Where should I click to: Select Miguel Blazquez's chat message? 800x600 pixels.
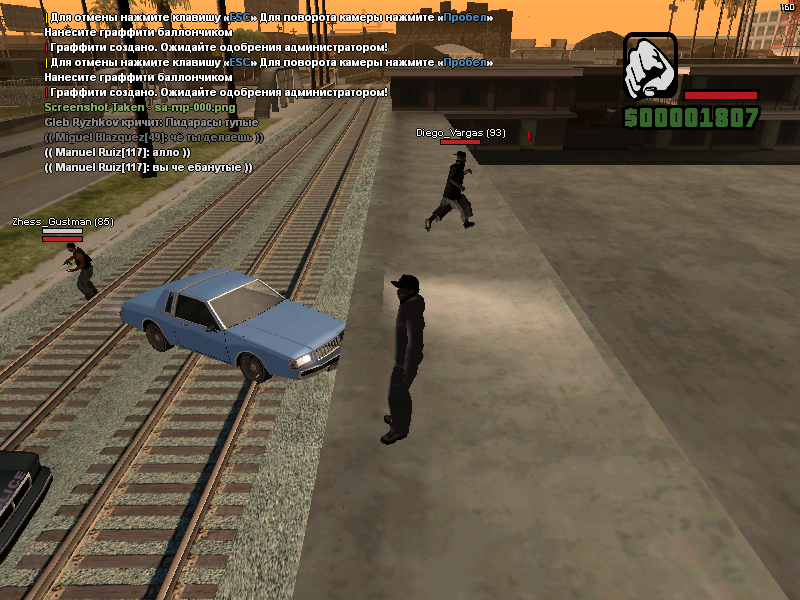(154, 136)
